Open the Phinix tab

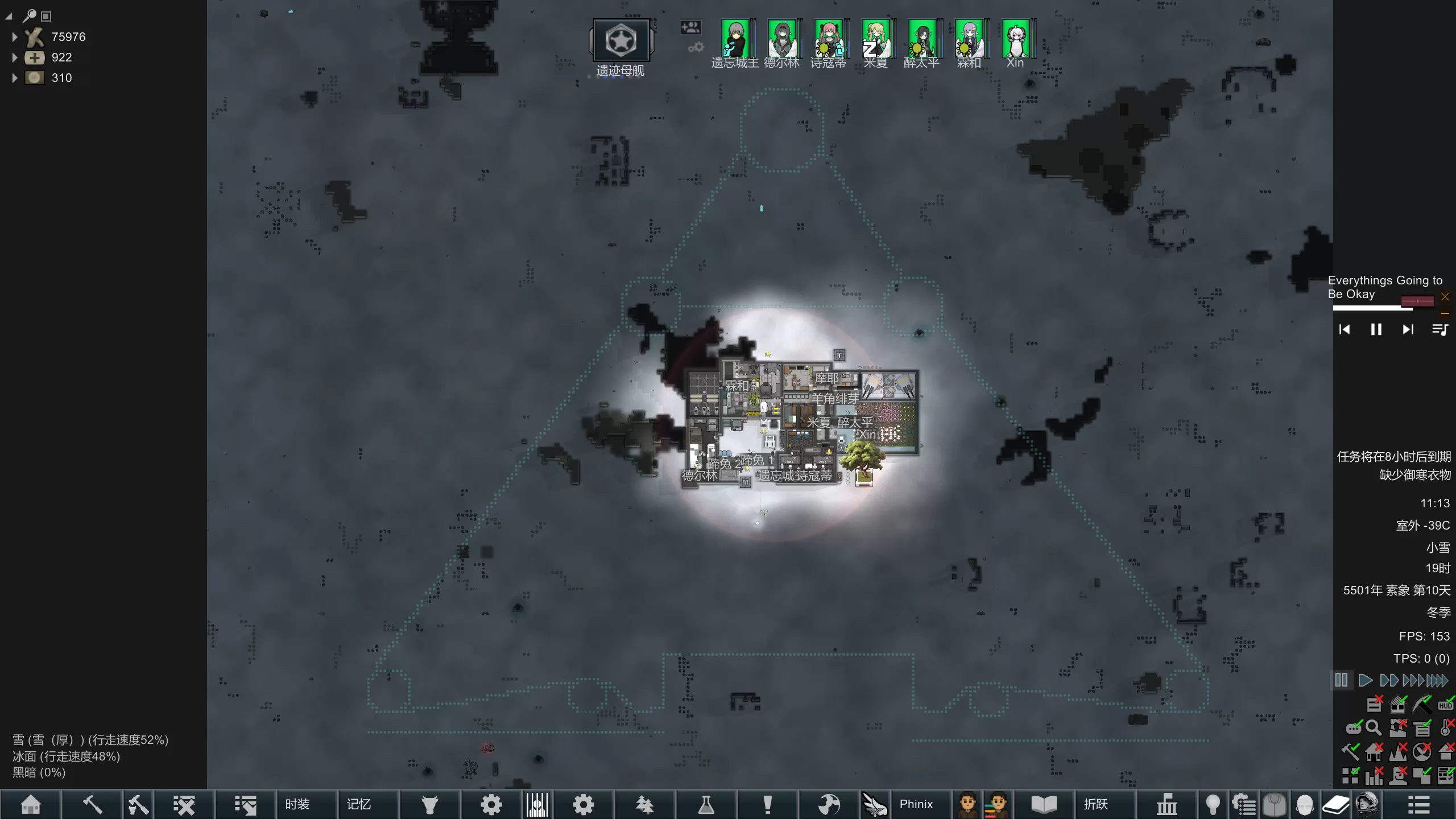click(x=916, y=804)
